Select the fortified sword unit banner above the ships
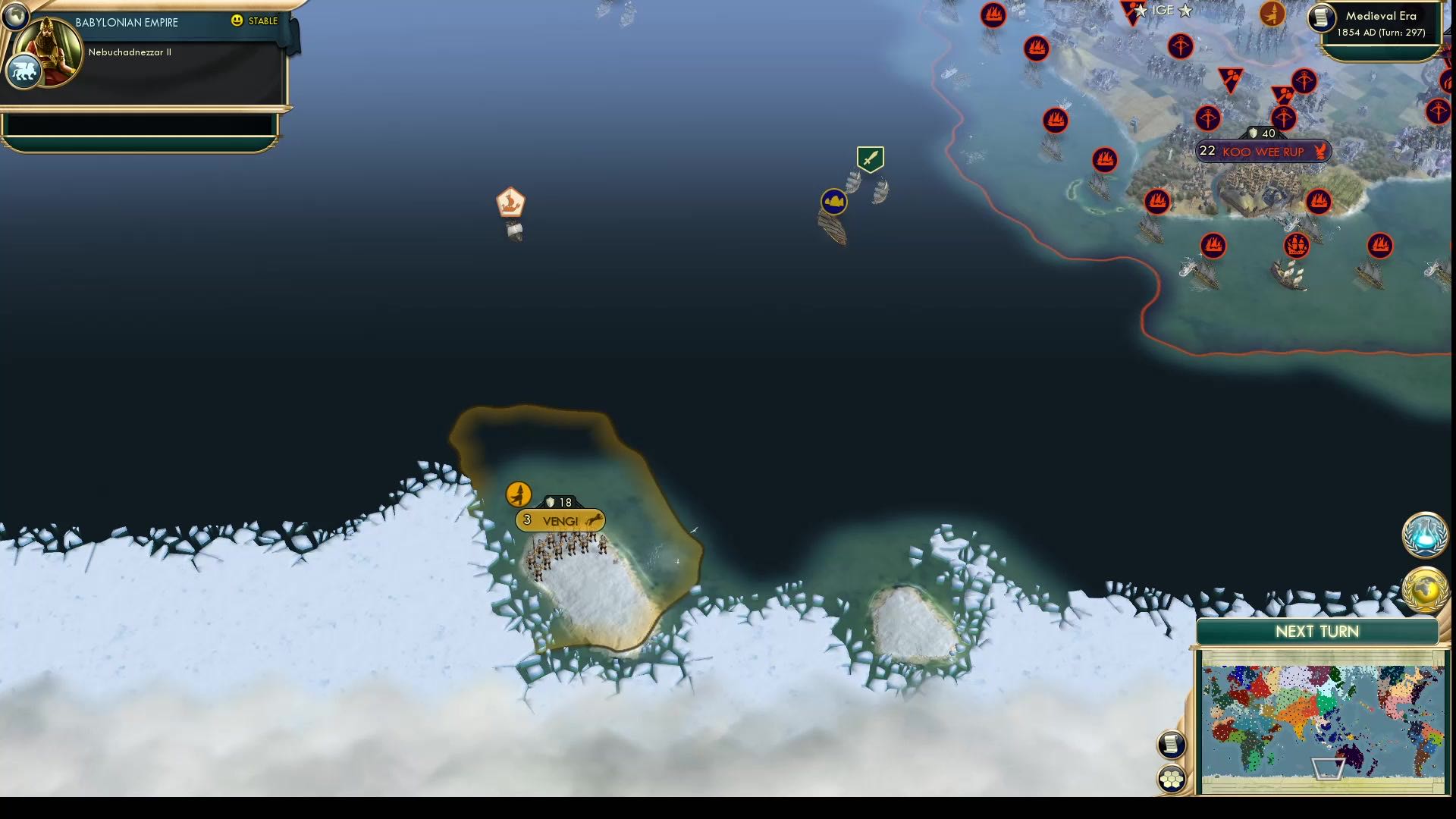Viewport: 1456px width, 819px height. click(x=869, y=158)
